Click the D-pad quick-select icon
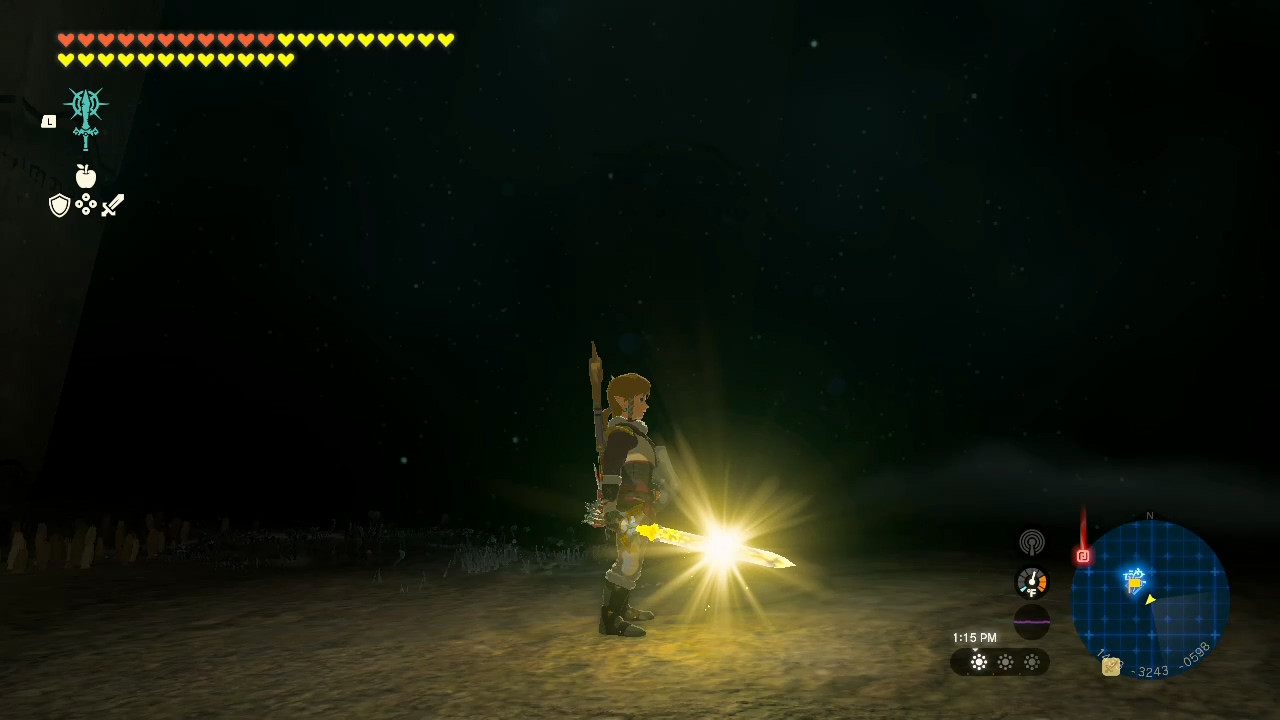Screen dimensions: 1280x720 click(x=86, y=204)
